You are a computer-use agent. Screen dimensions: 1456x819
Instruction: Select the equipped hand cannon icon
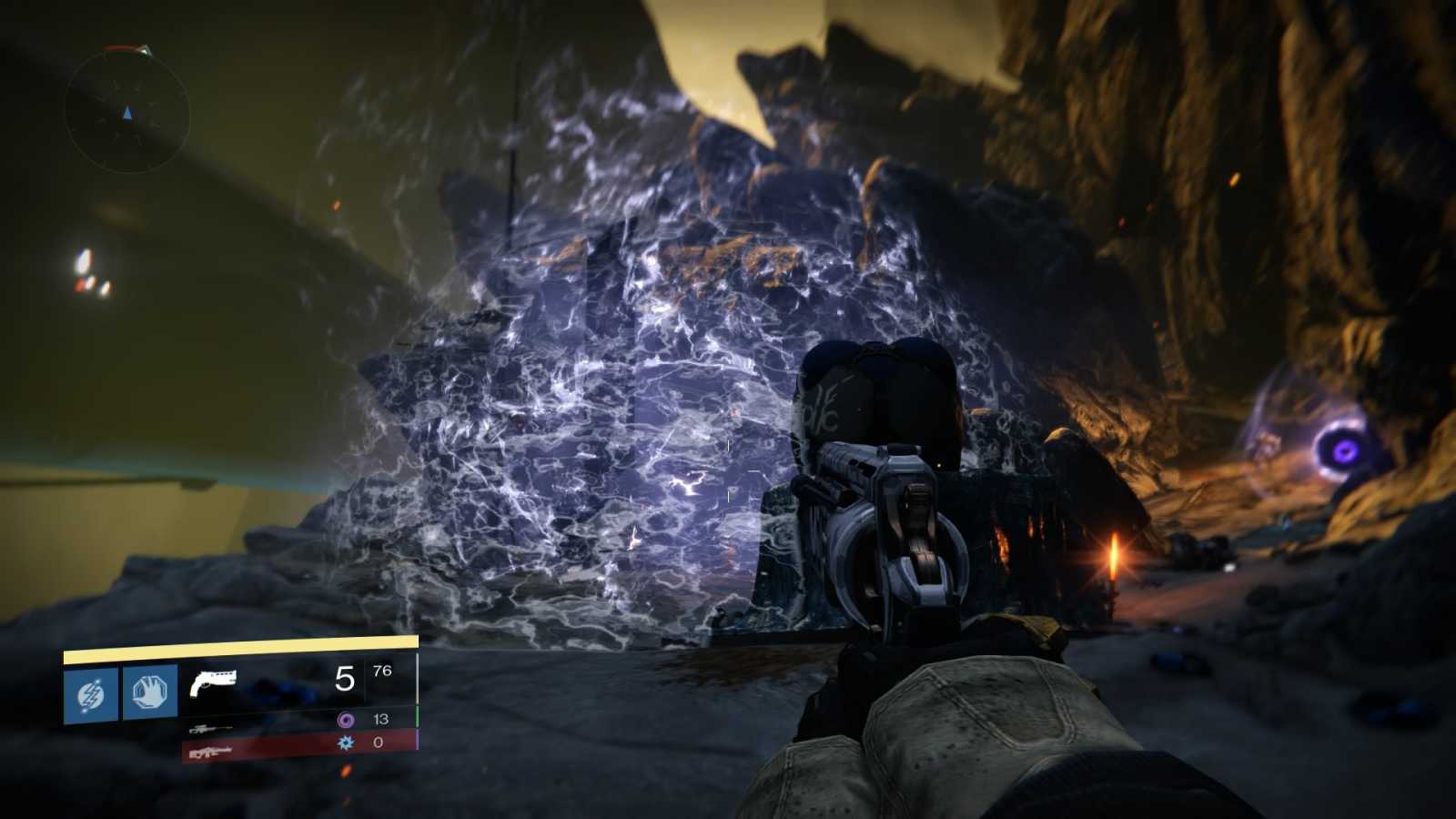(x=215, y=682)
